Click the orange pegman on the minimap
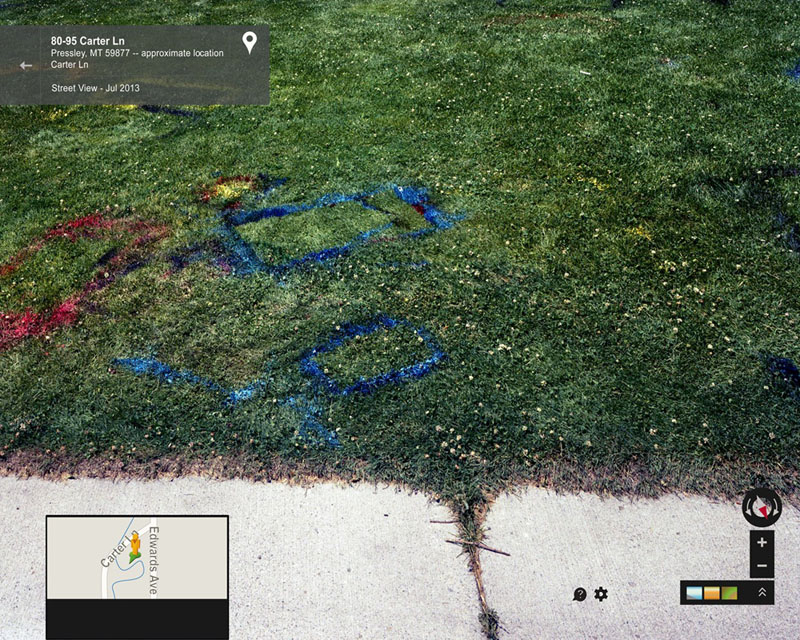The width and height of the screenshot is (800, 640). tap(134, 545)
